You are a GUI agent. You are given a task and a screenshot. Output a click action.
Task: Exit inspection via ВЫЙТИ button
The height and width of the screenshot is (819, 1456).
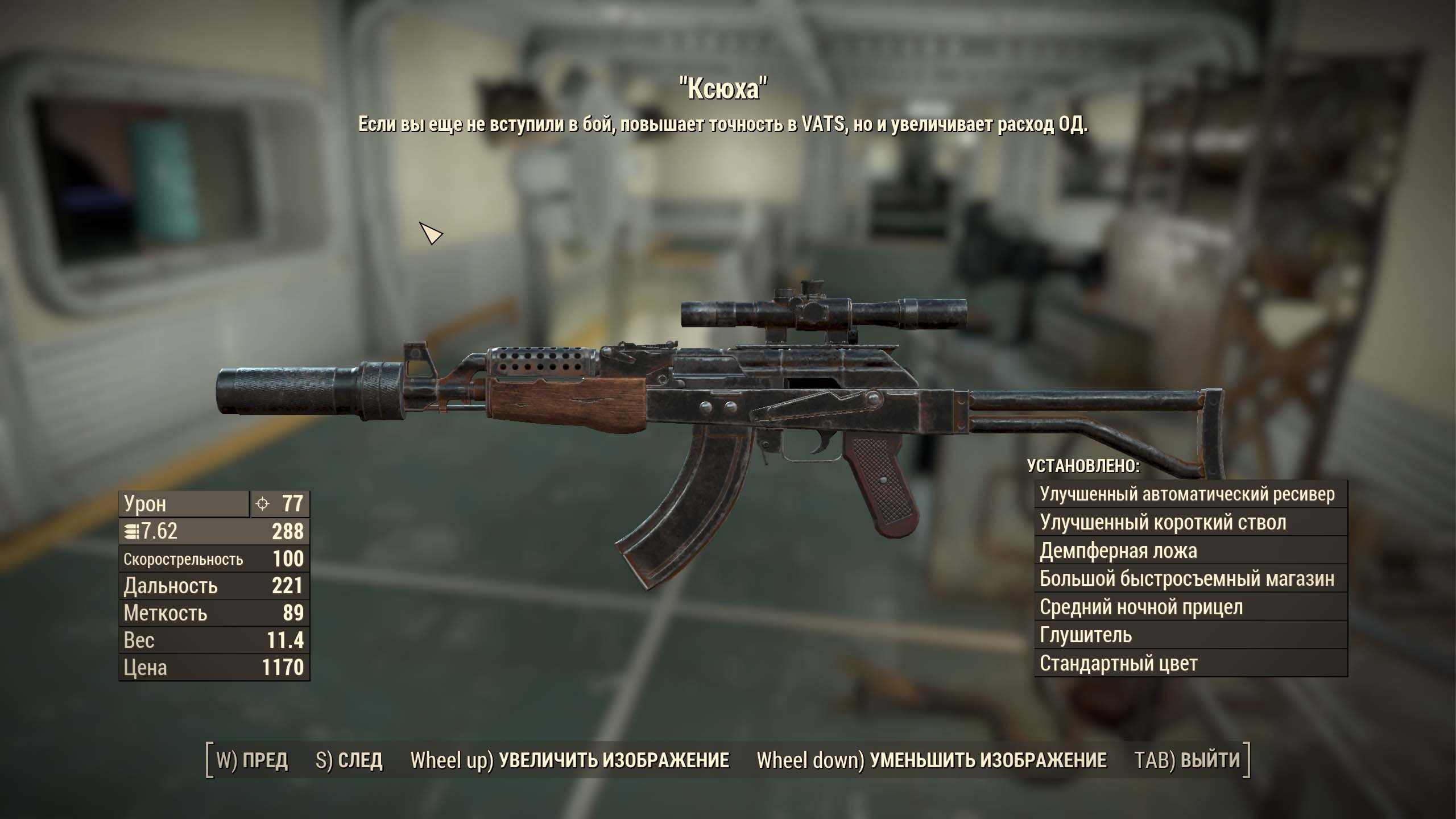click(1187, 760)
